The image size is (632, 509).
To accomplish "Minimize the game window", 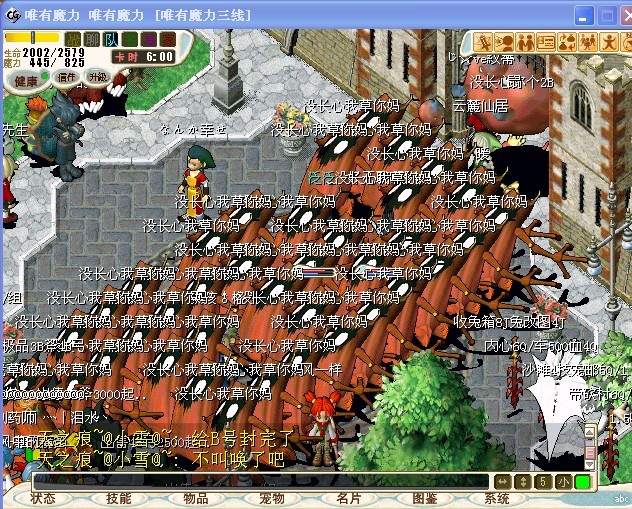I will [x=583, y=15].
